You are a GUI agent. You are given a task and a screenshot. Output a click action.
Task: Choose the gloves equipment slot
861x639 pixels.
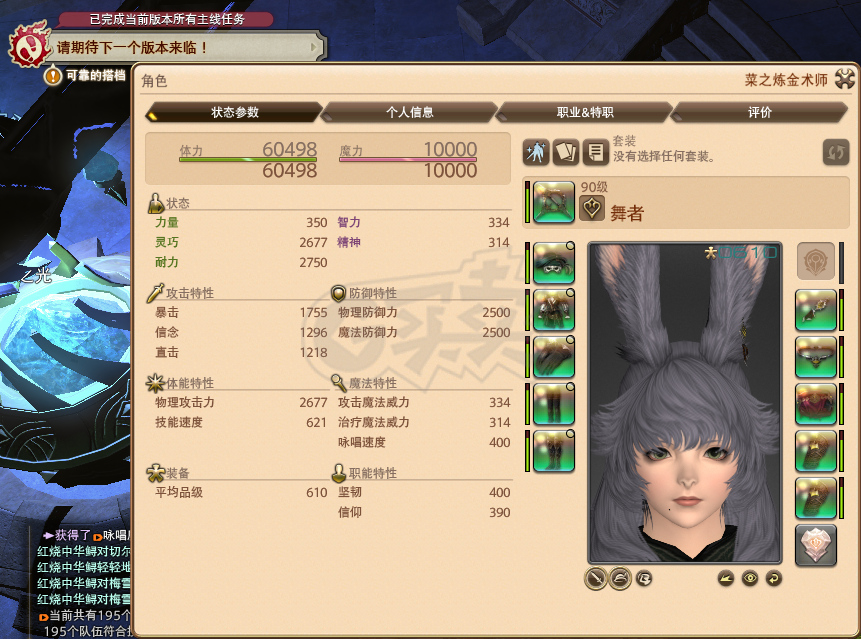point(553,356)
